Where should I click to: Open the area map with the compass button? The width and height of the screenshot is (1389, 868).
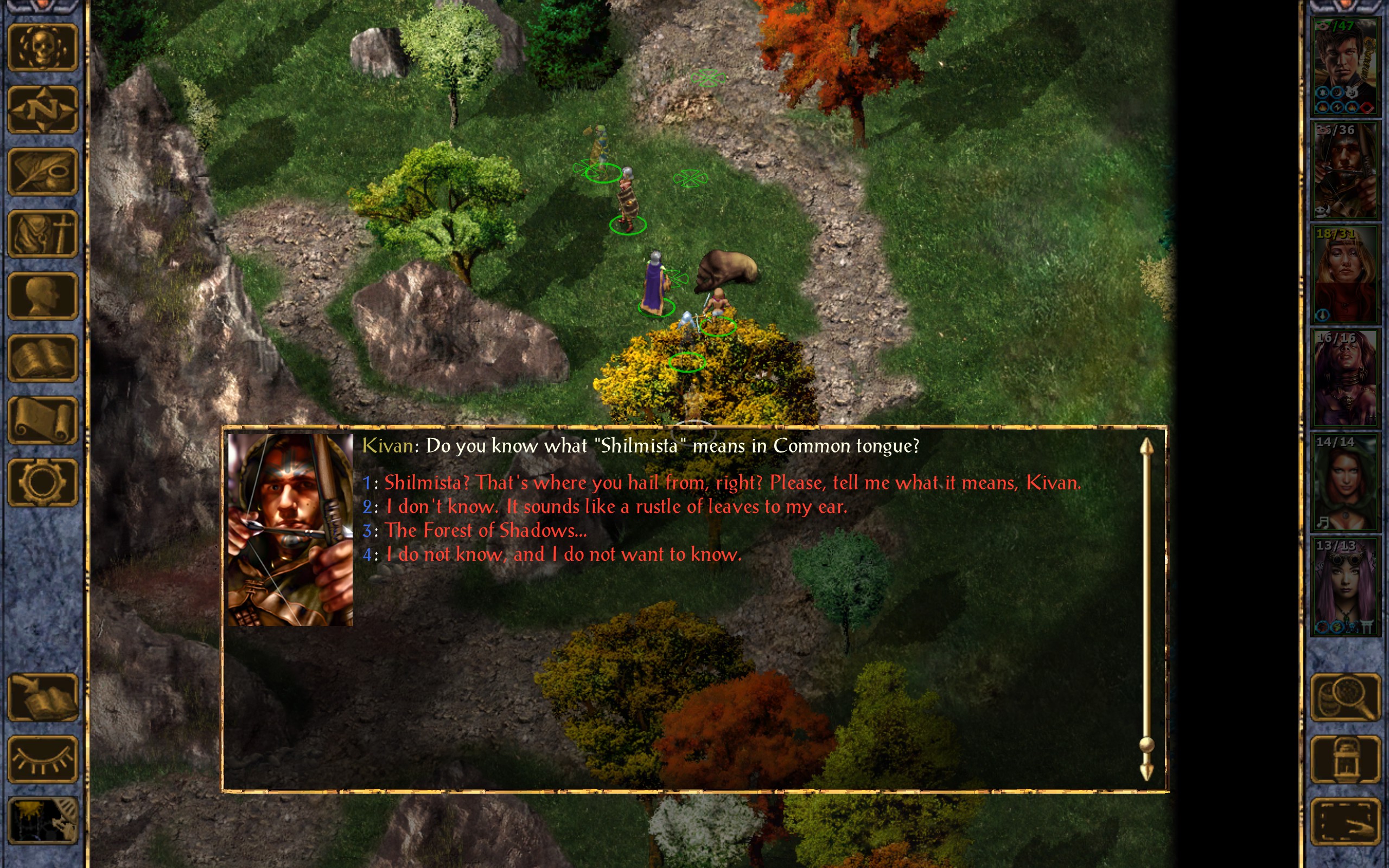point(42,110)
